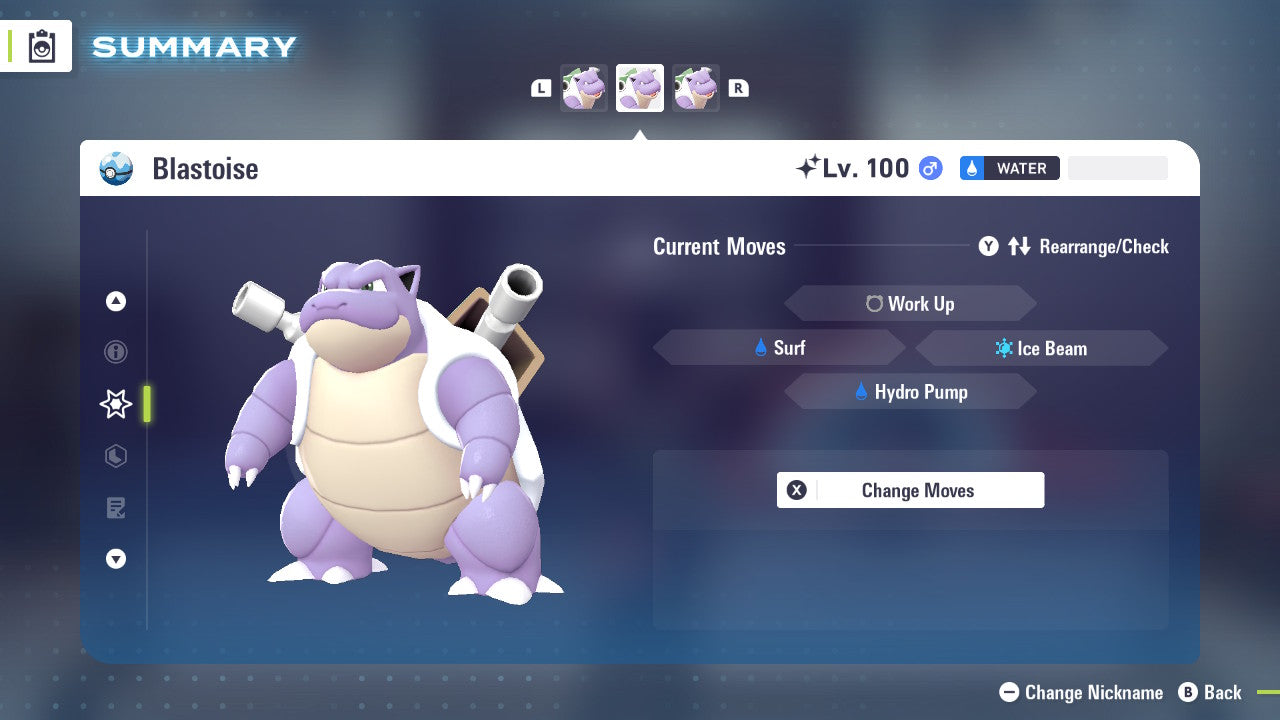Select the middle Galarian Slowbro party thumbnail

click(639, 87)
